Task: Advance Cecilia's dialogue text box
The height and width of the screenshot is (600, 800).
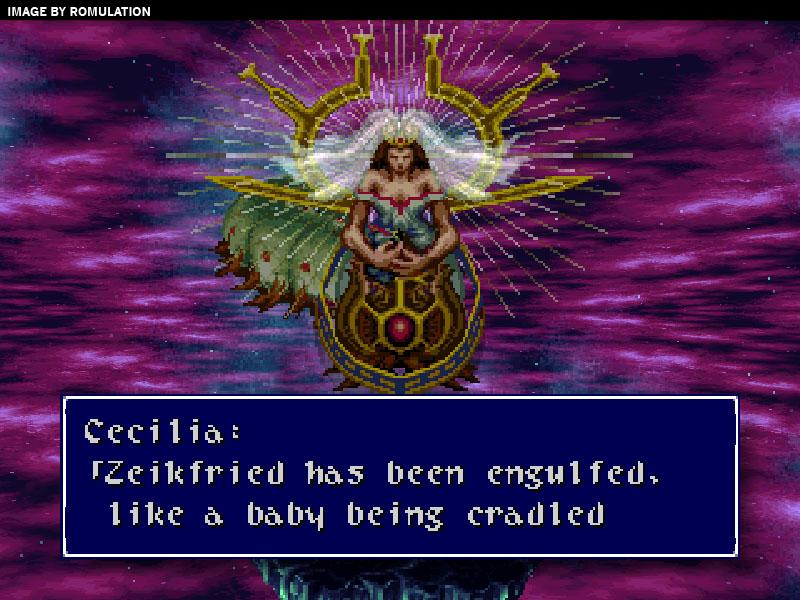Action: pyautogui.click(x=400, y=476)
